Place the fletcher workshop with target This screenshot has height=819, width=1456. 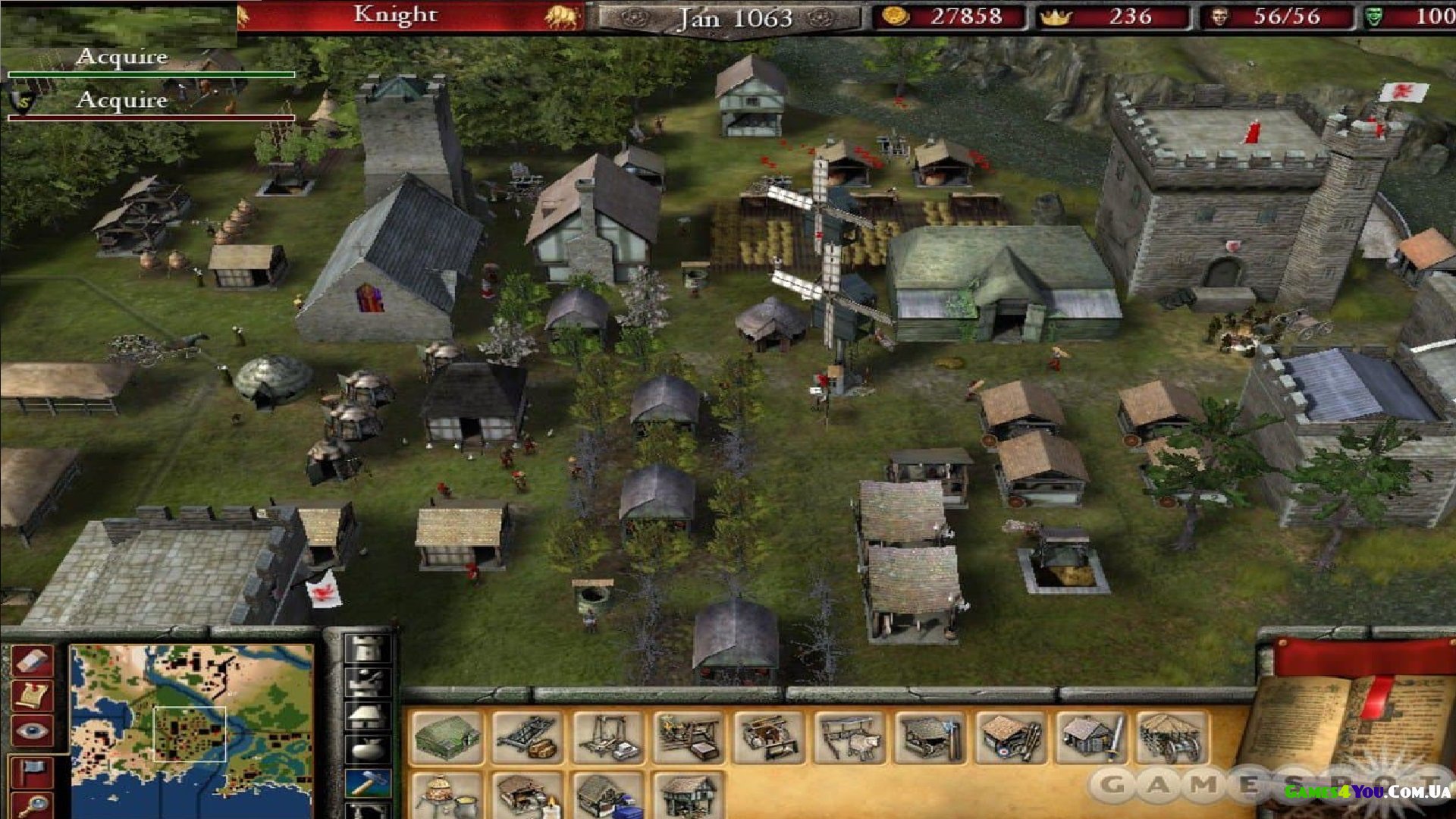pos(1012,737)
